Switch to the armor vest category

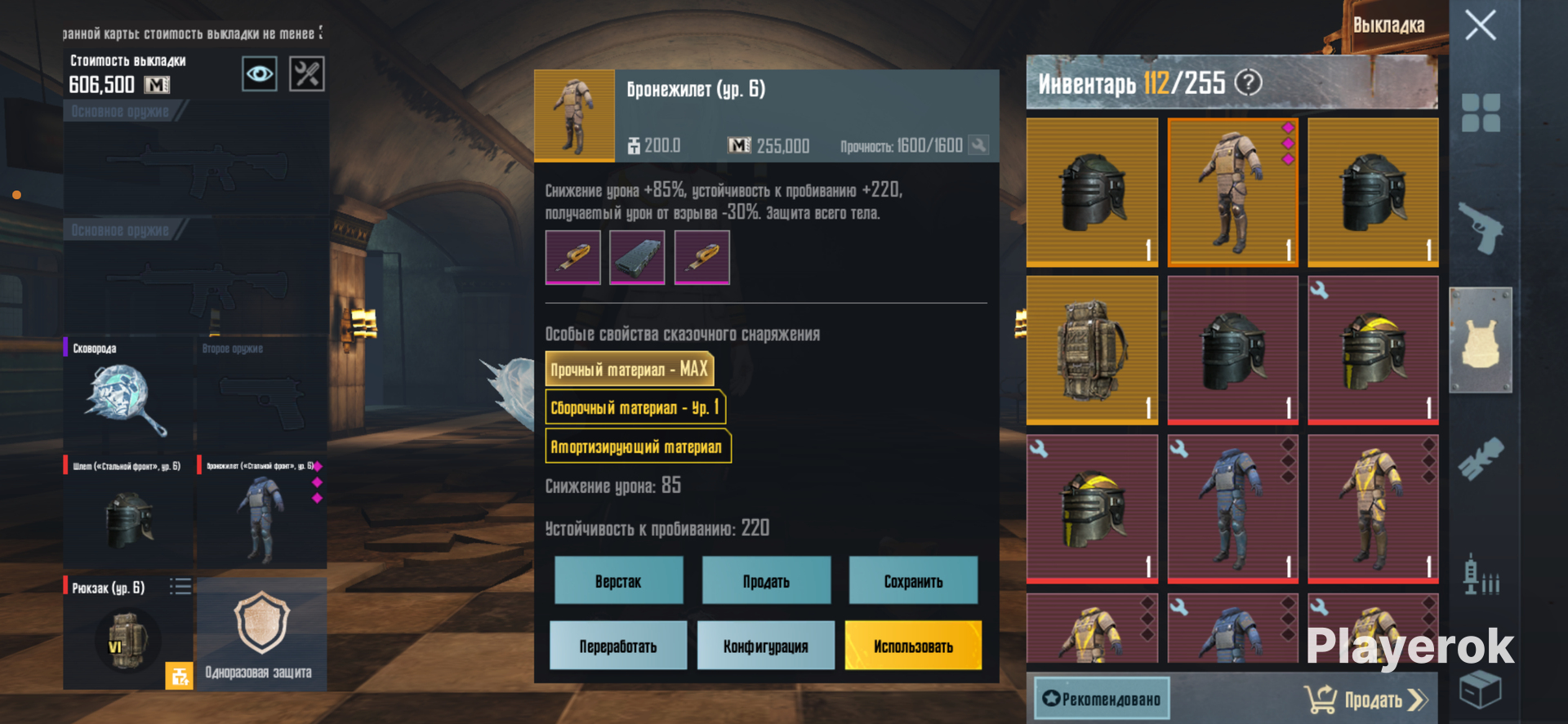coord(1481,340)
